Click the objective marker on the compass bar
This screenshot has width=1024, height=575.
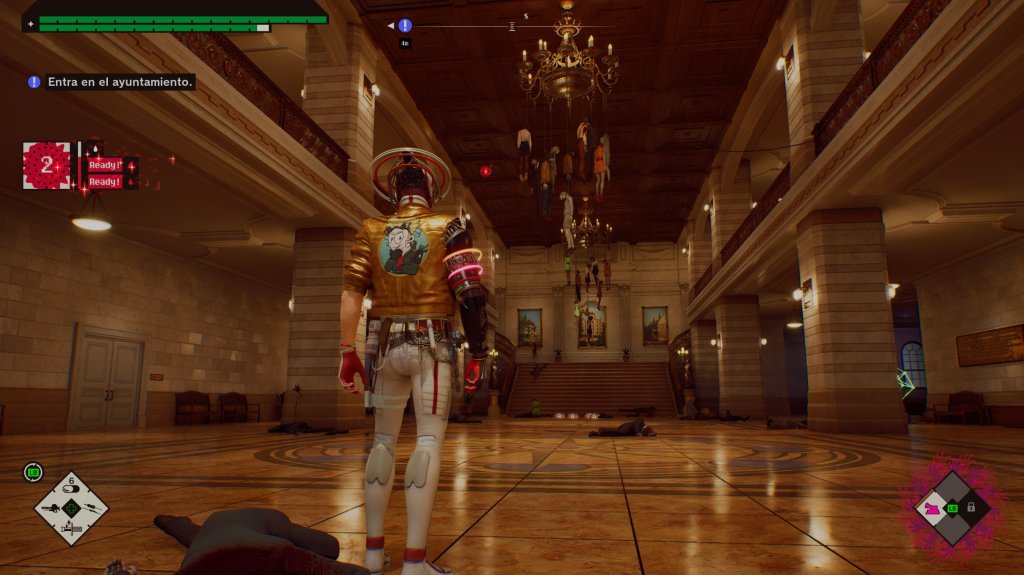(x=405, y=26)
